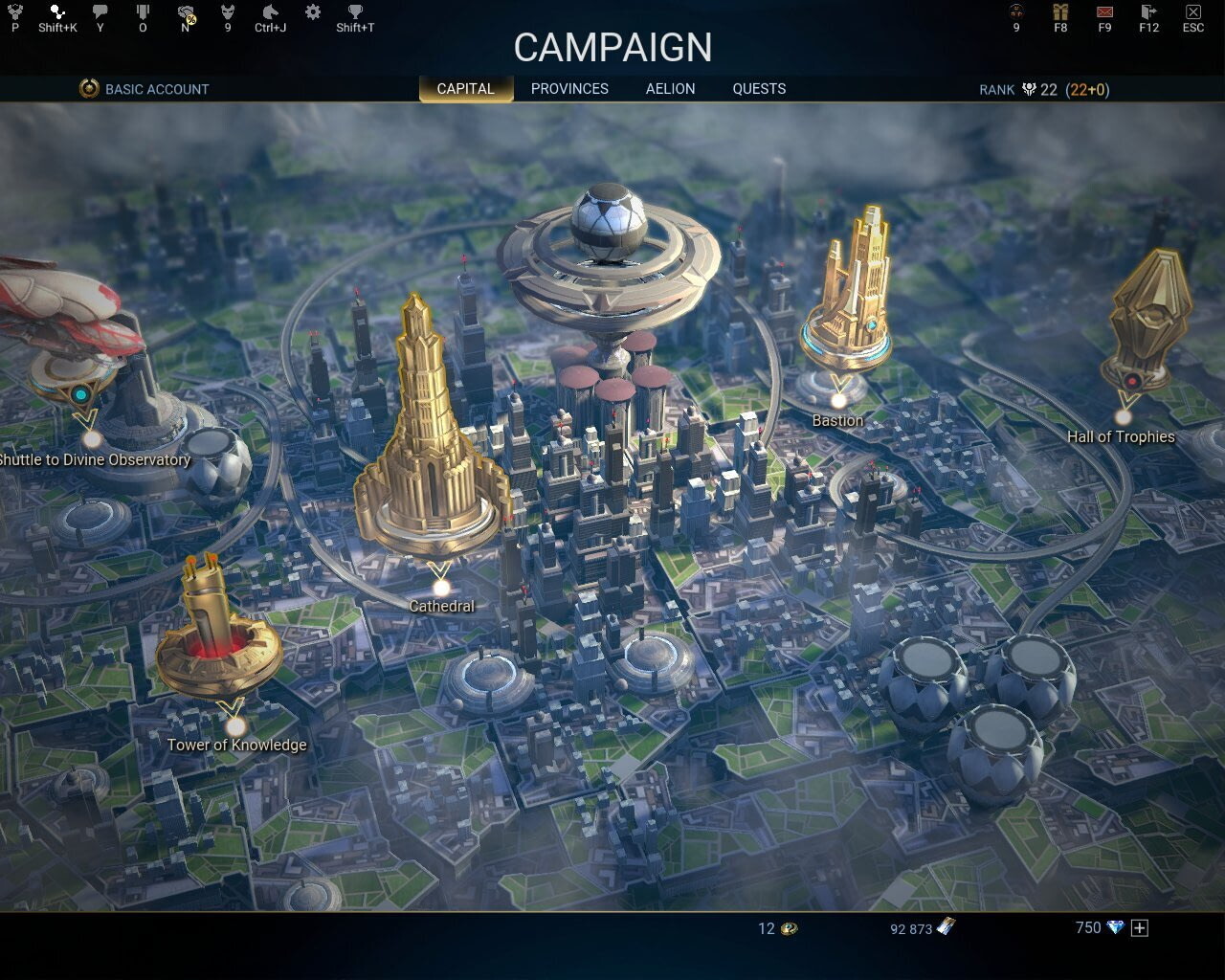The image size is (1225, 980).
Task: Select the AELION tab
Action: (670, 88)
